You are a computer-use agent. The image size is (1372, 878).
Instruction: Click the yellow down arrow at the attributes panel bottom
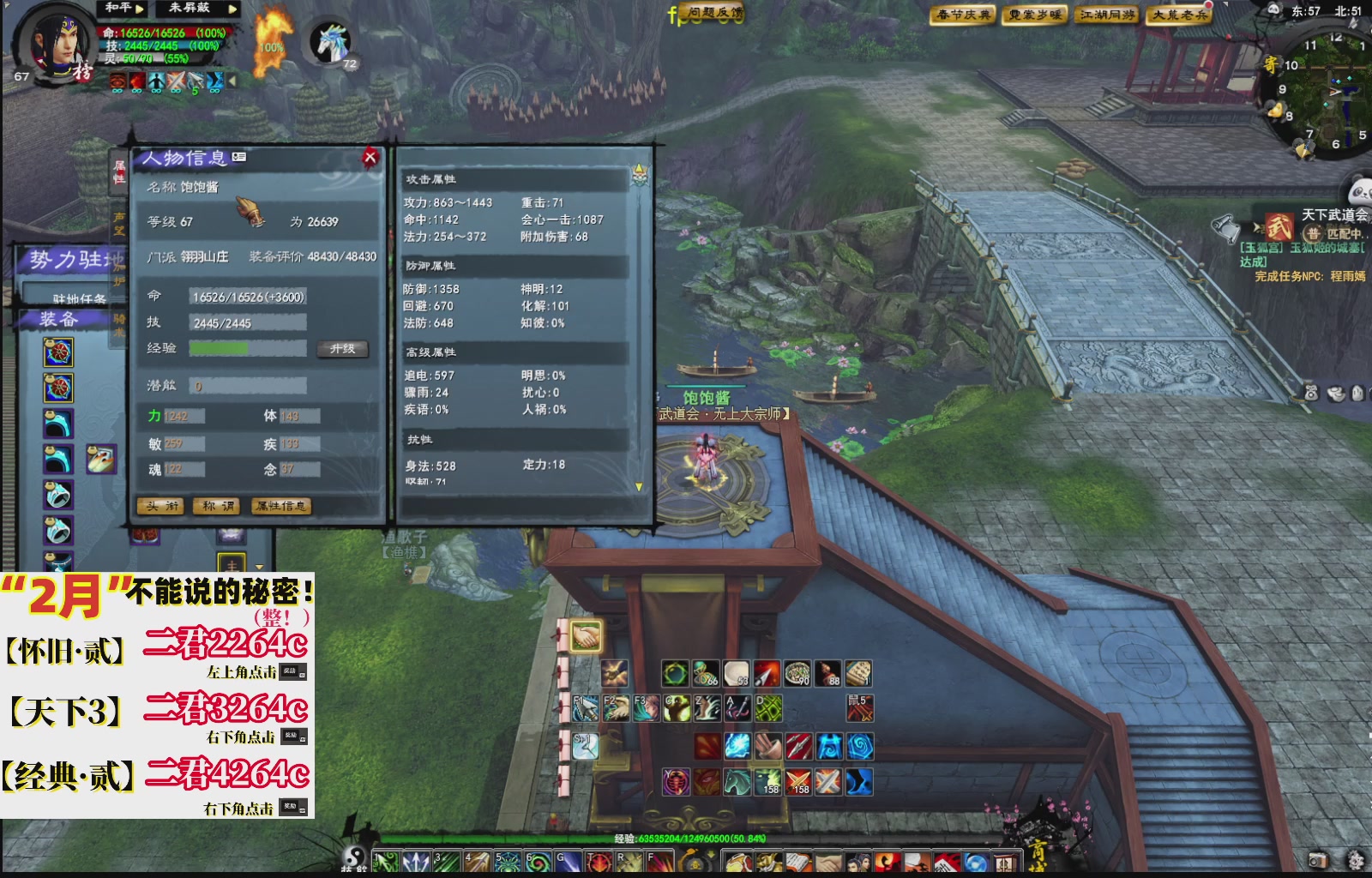(x=637, y=485)
